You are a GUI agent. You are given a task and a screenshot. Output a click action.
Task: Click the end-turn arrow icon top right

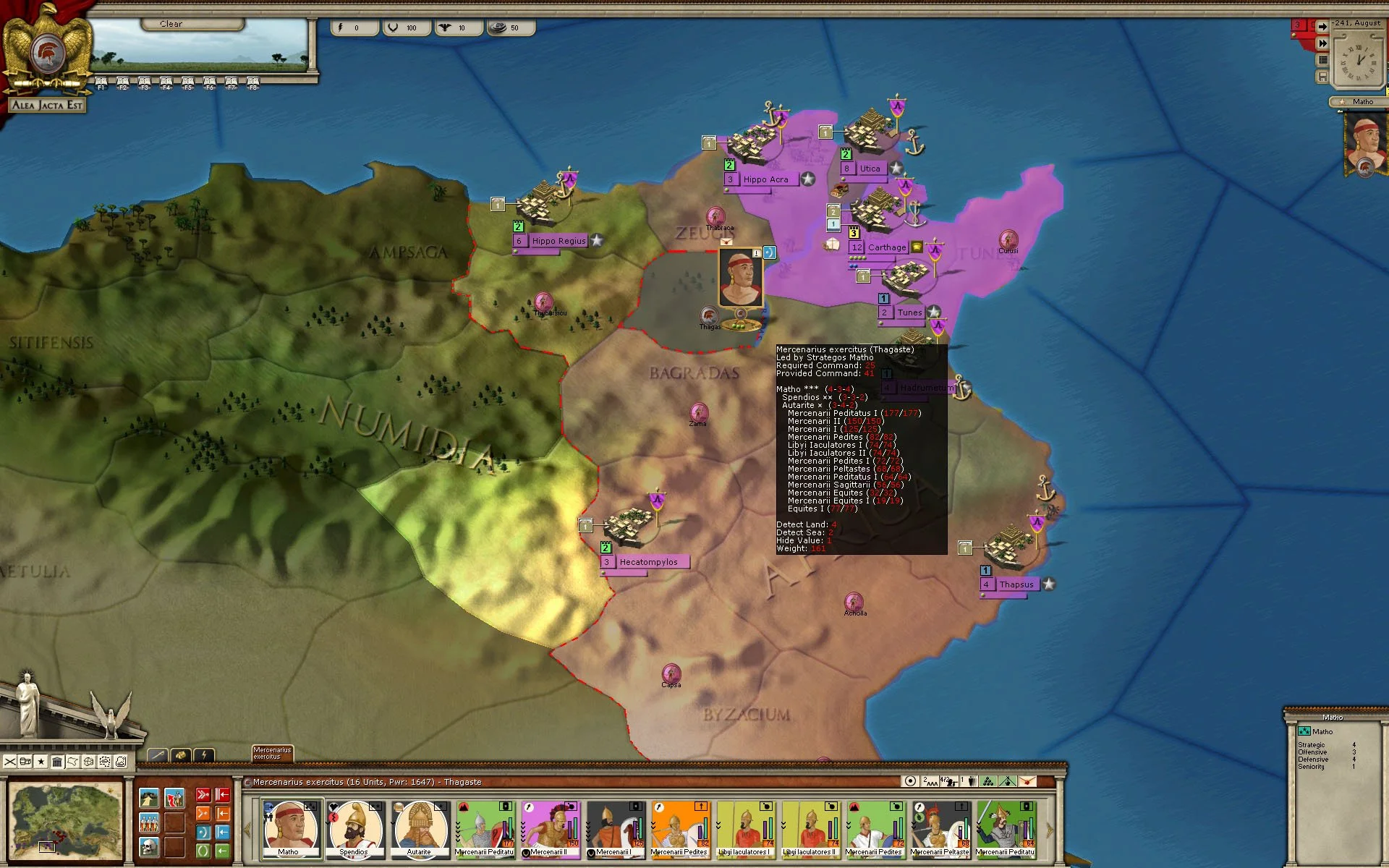1322,27
